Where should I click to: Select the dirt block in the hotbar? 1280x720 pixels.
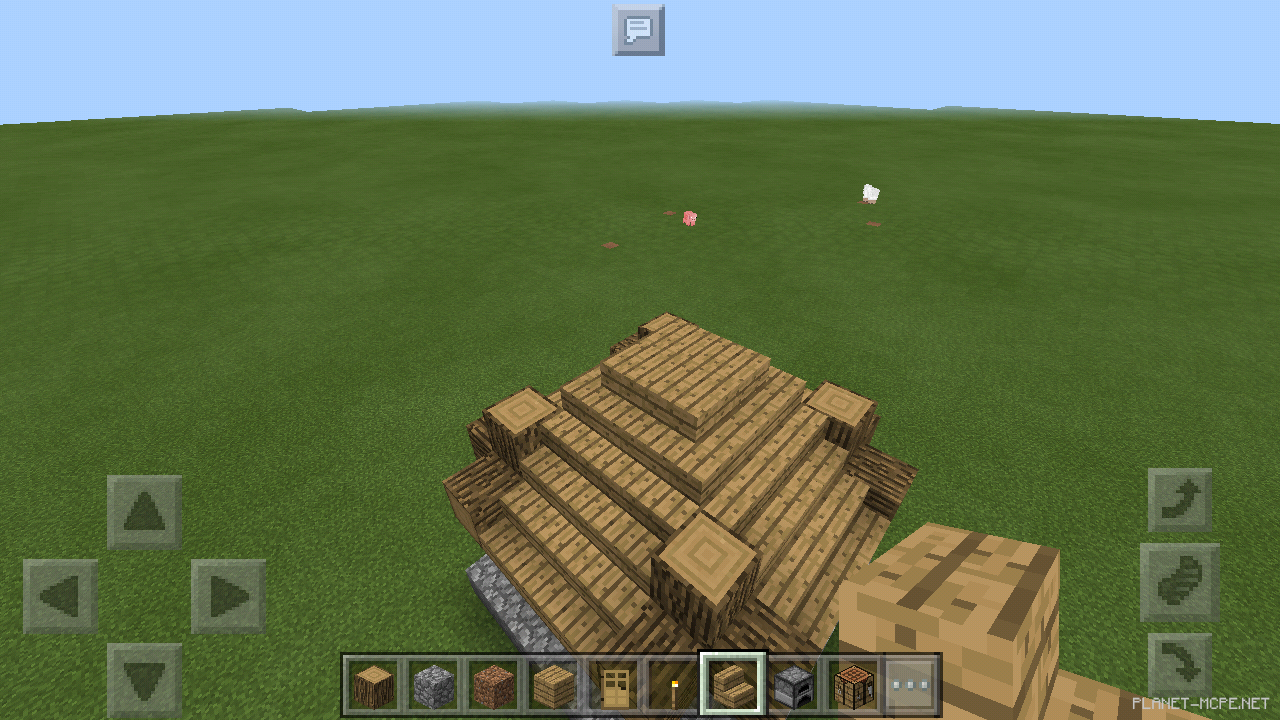495,683
